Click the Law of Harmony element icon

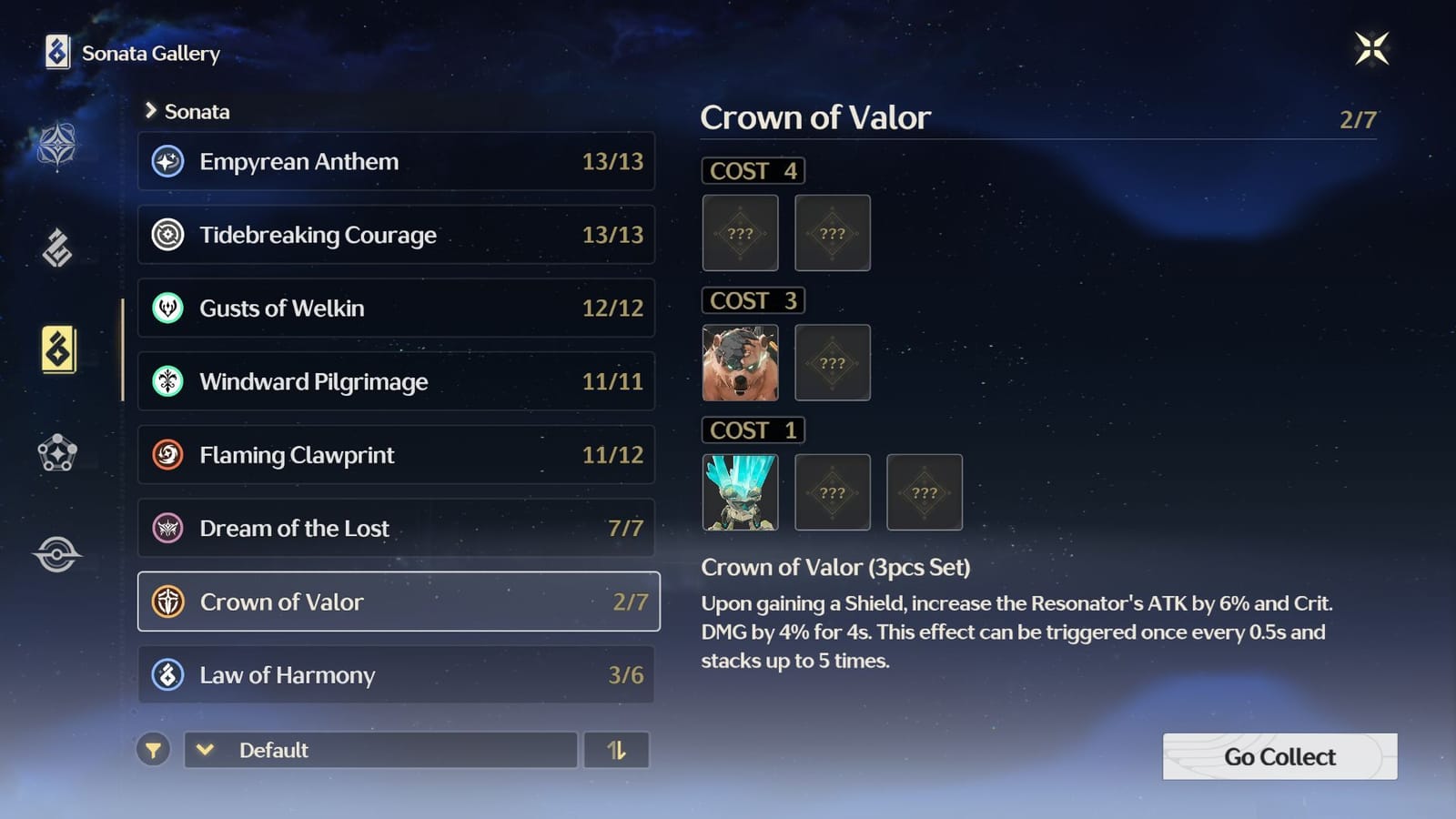167,675
